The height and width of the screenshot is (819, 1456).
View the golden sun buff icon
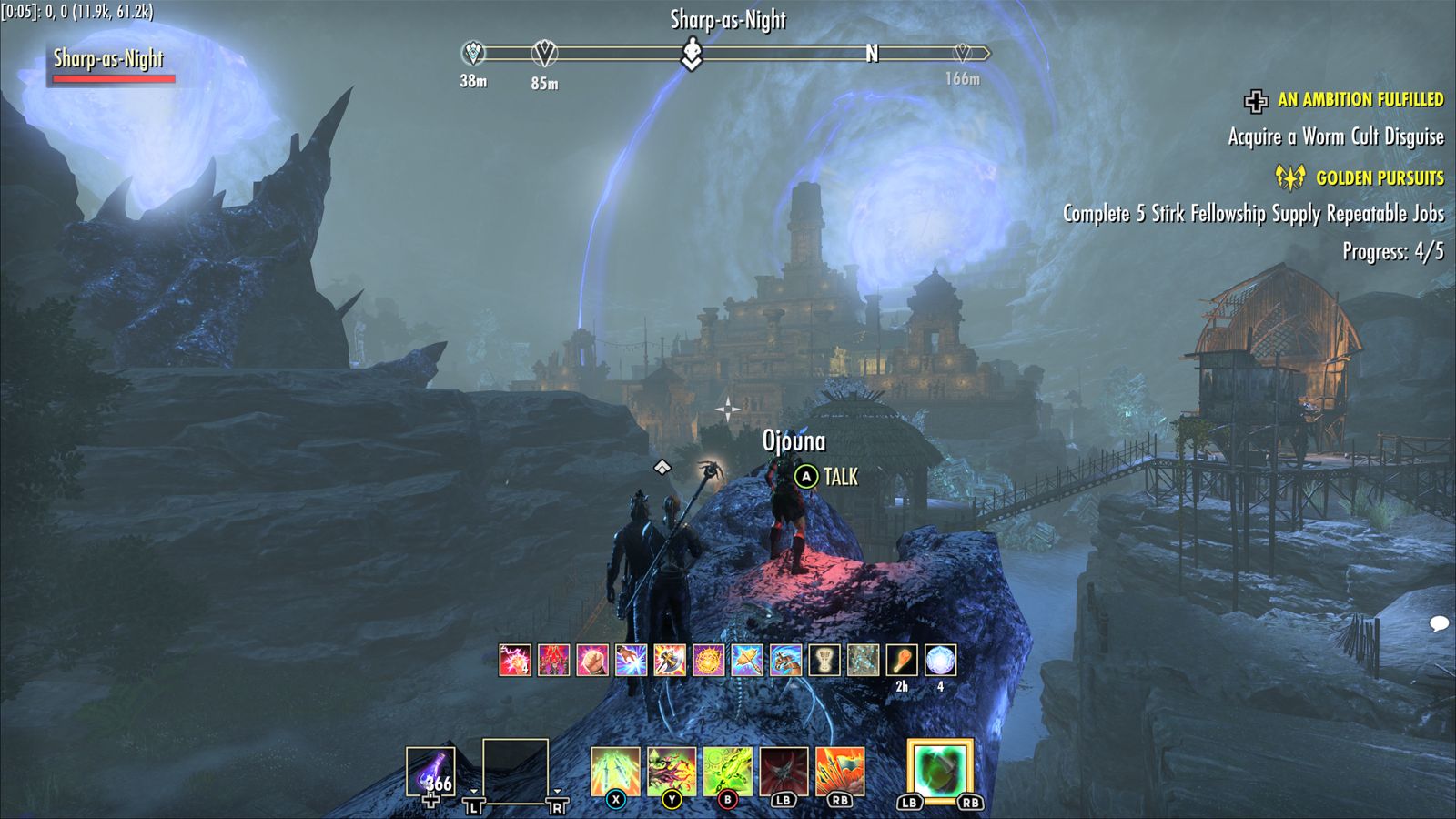[708, 661]
